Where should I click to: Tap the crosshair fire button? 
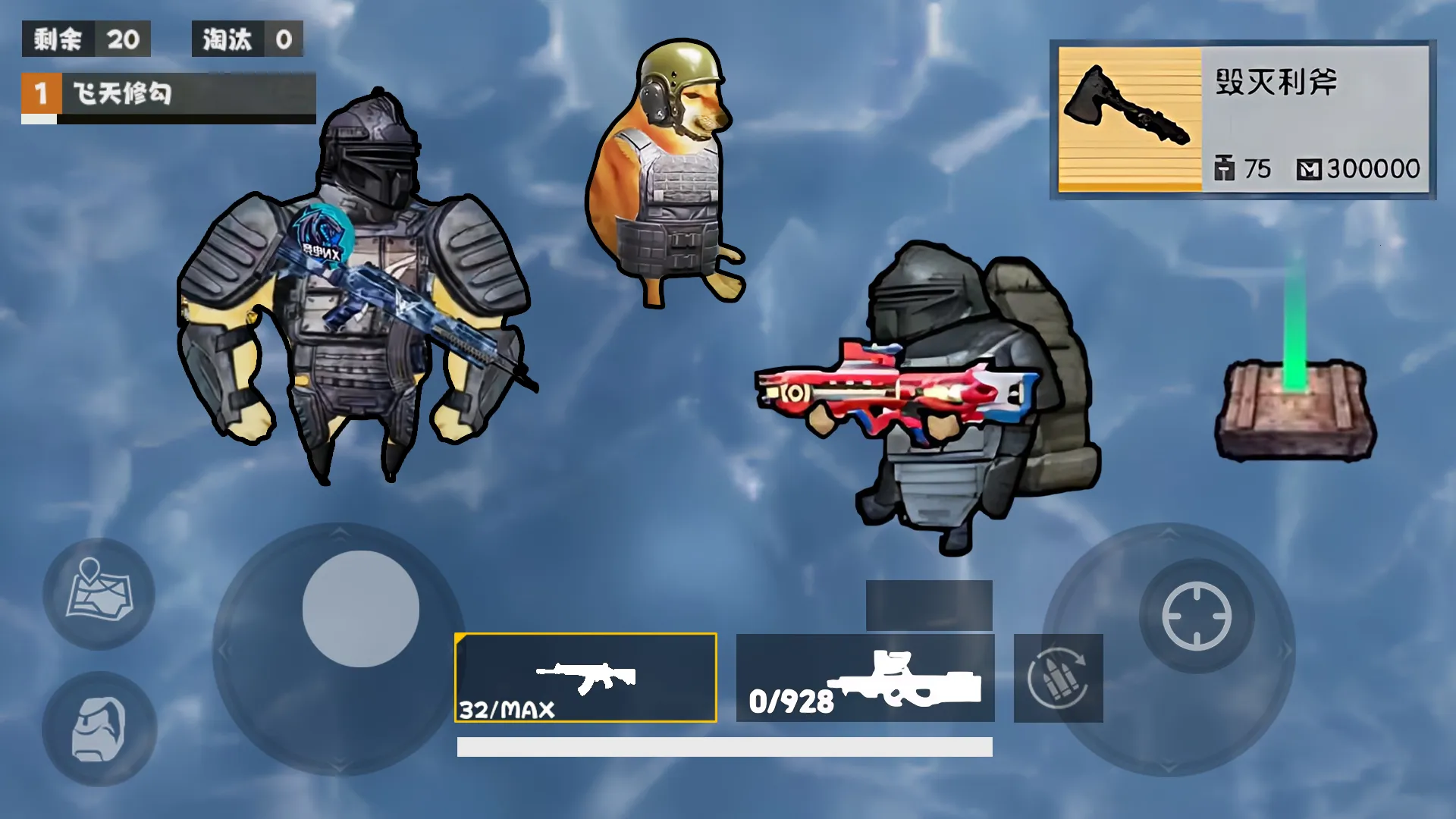pyautogui.click(x=1197, y=616)
